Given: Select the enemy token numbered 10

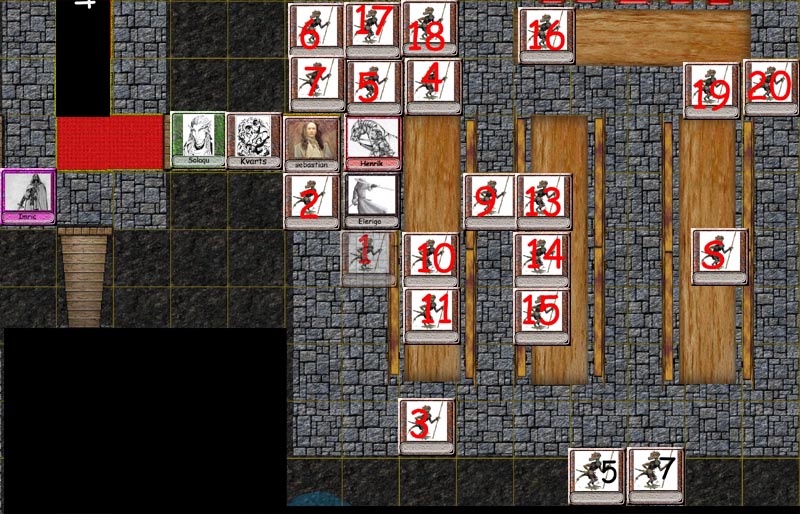Looking at the screenshot, I should point(431,258).
